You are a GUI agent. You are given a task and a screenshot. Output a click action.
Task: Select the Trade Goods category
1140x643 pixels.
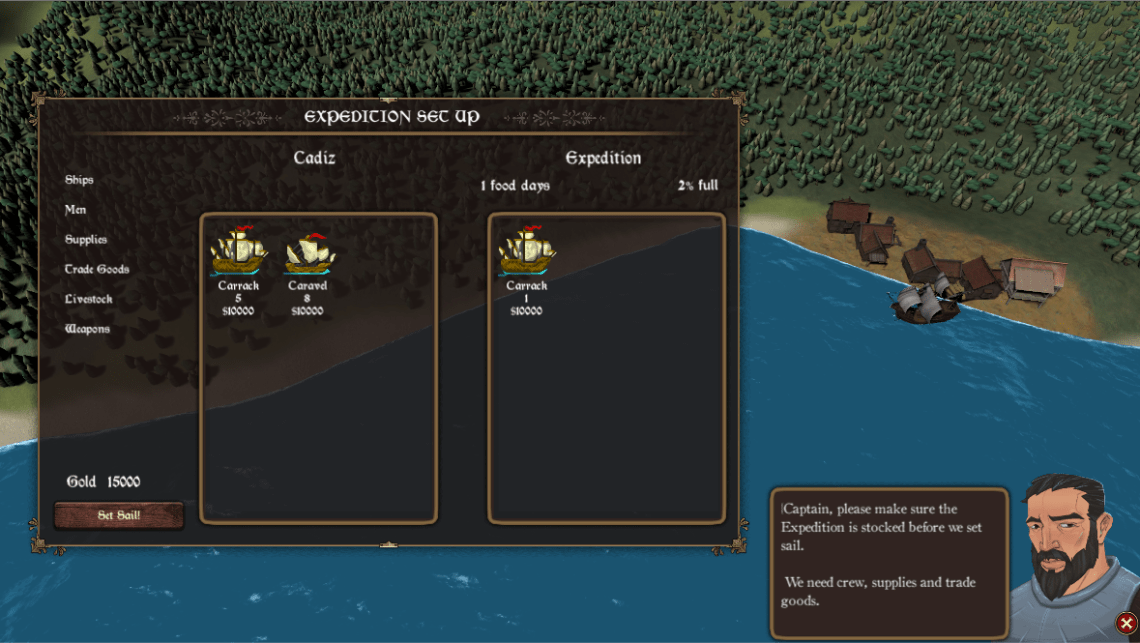(97, 269)
